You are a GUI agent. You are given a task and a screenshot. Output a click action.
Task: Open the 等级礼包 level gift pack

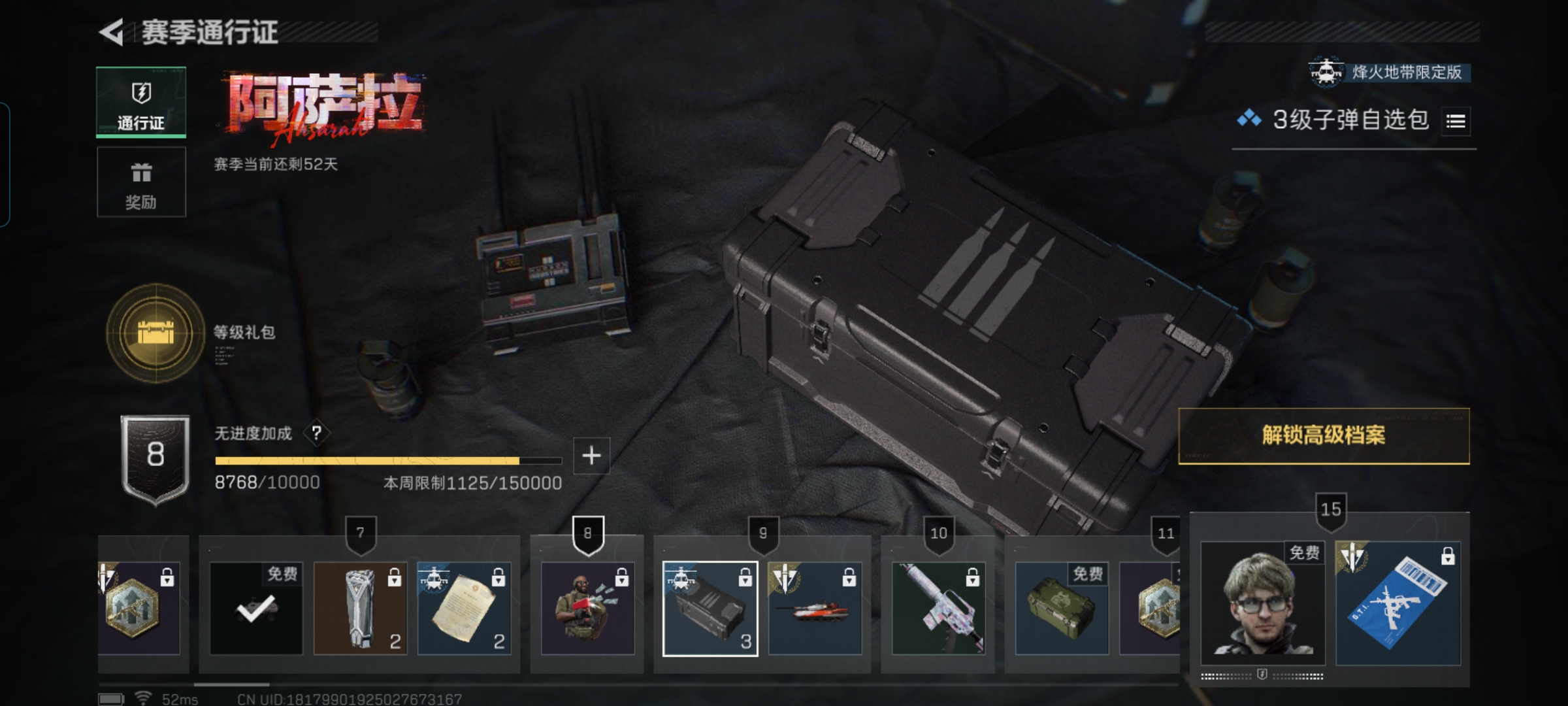click(x=155, y=333)
